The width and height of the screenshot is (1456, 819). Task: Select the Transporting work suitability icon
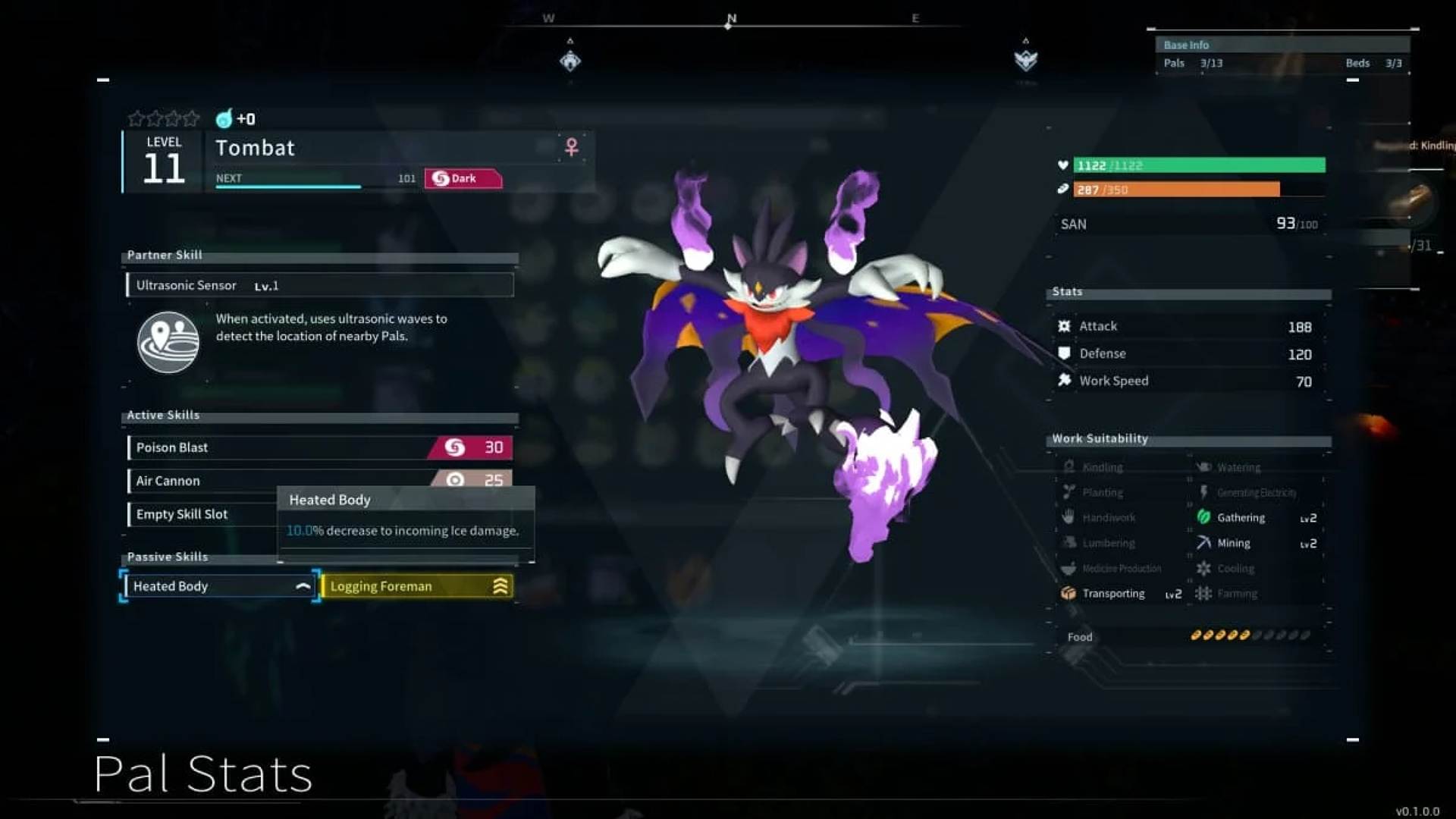1069,594
